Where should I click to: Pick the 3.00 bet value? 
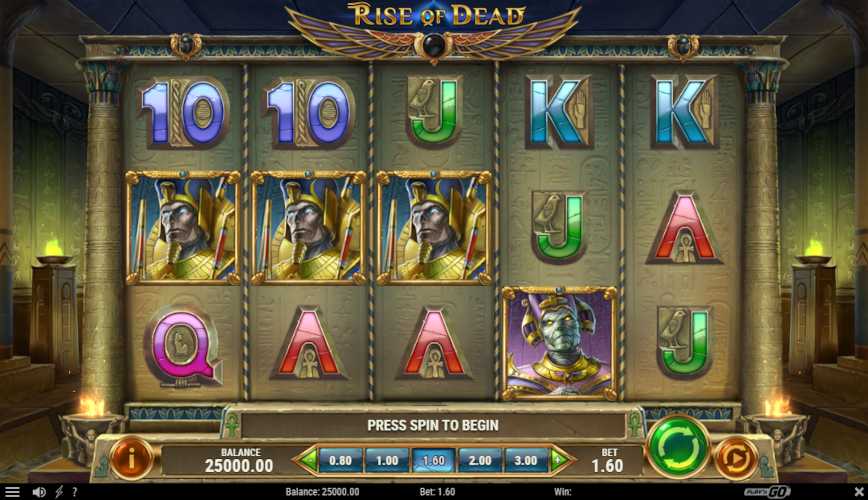click(x=525, y=461)
